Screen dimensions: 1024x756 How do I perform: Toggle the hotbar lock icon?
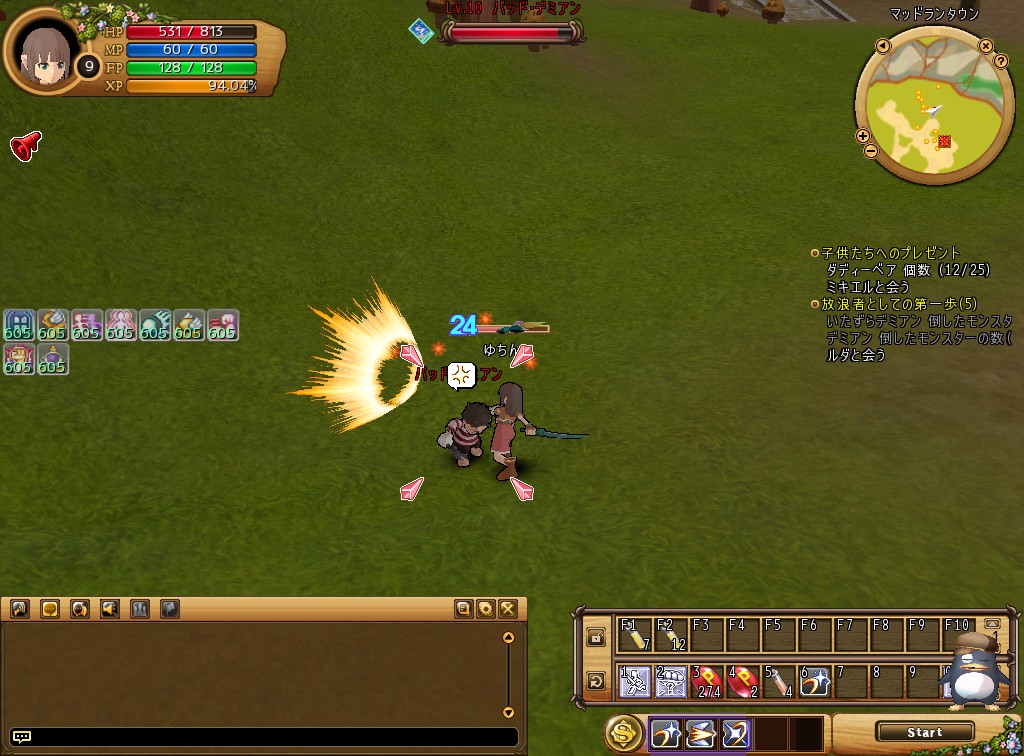(596, 637)
